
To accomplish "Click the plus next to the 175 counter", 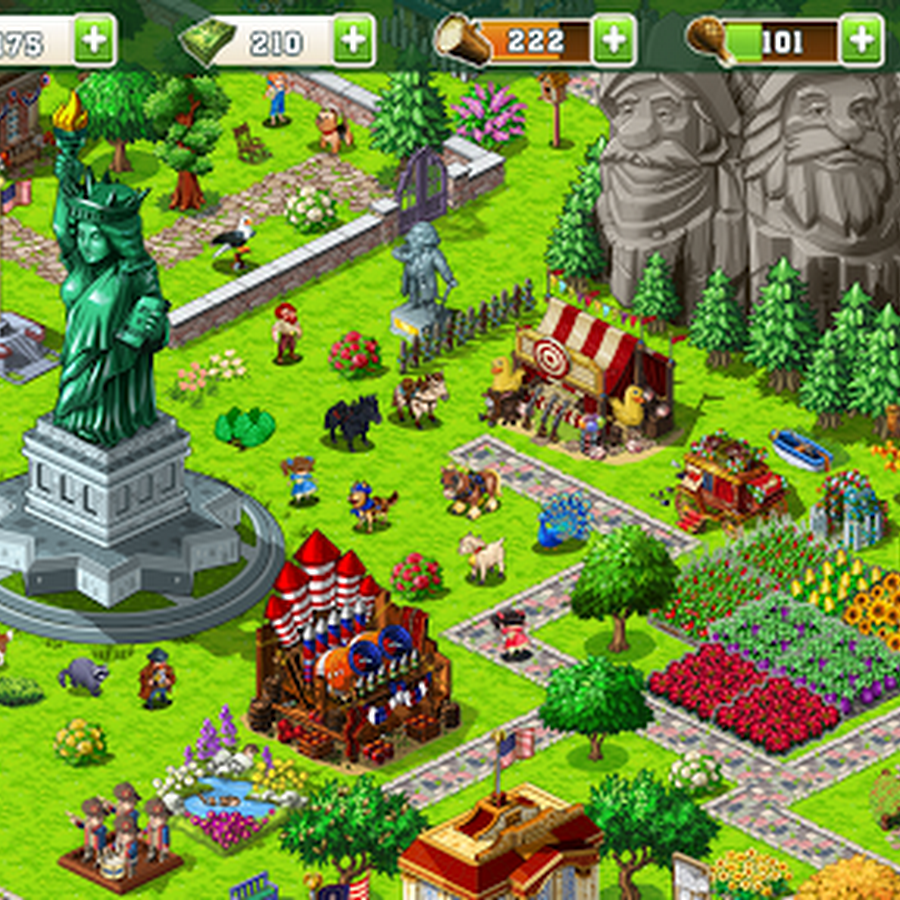I will (94, 40).
